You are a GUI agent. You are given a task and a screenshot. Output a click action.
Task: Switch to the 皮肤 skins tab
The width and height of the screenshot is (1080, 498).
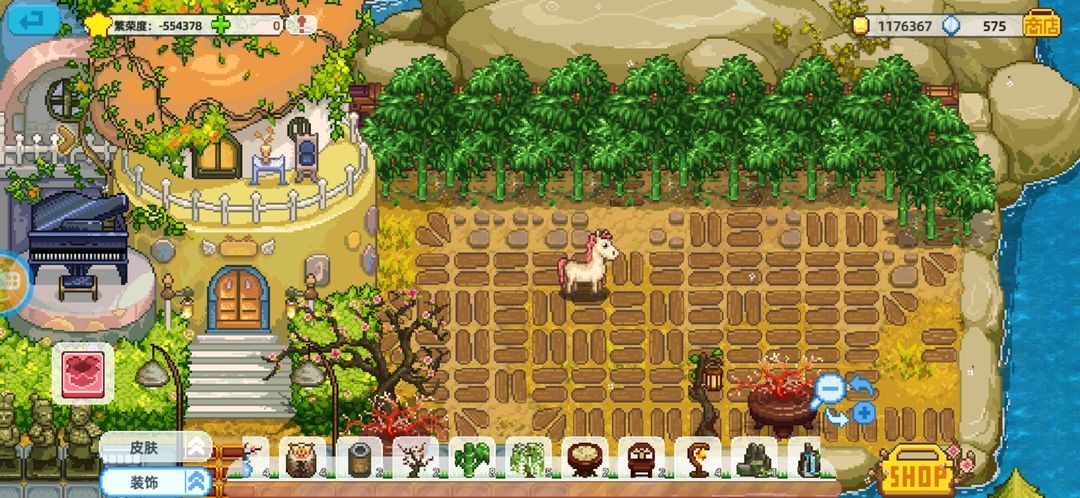[155, 446]
